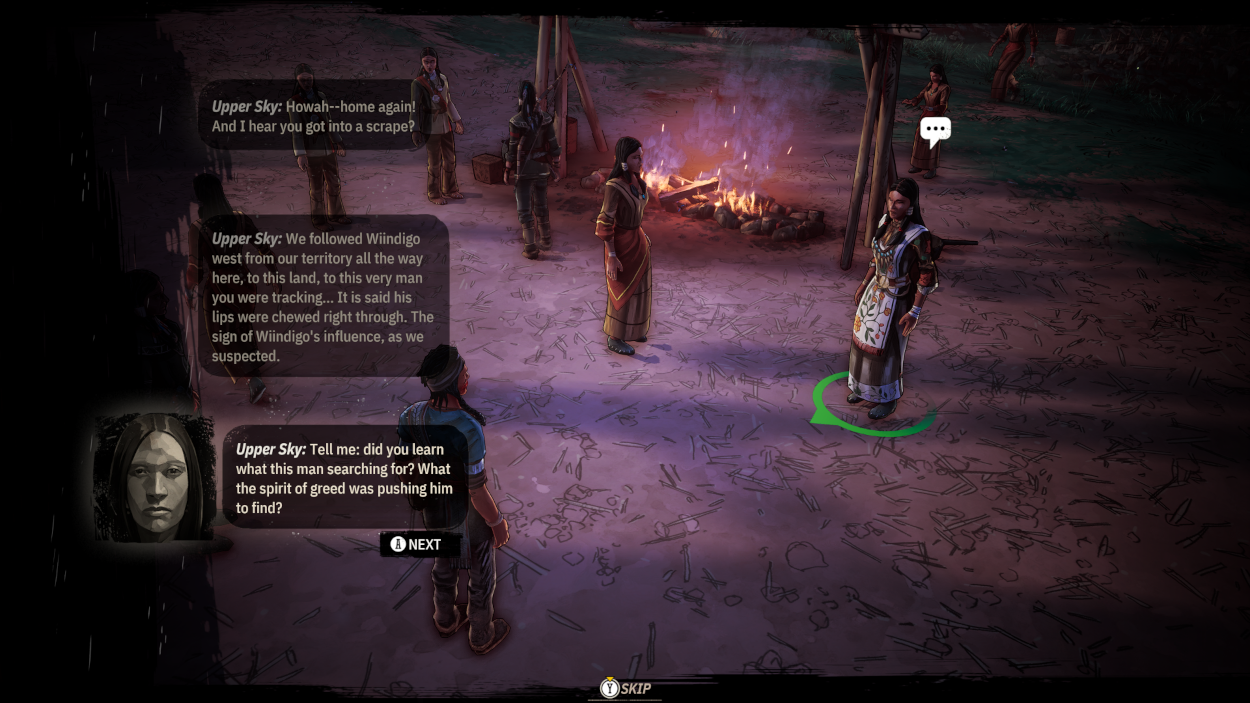
Task: Select Upper Sky's portrait in the dialogue
Action: (155, 478)
